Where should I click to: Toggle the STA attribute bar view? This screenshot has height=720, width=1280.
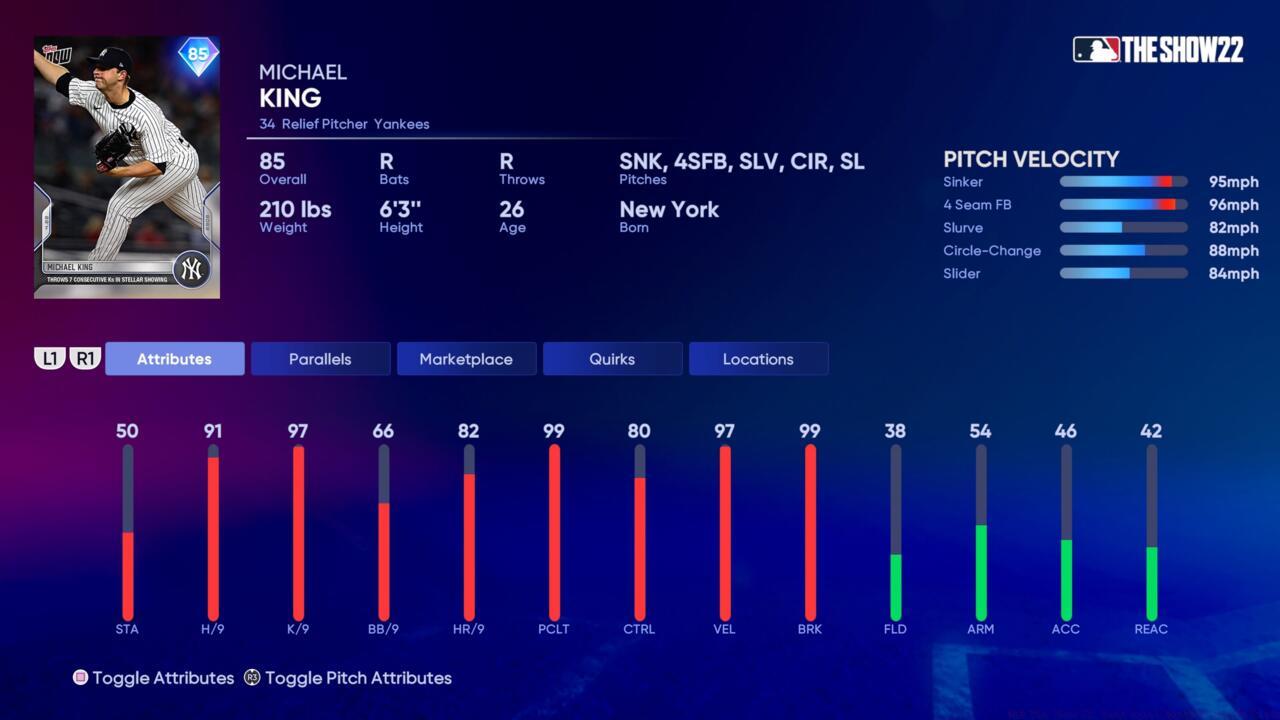(128, 530)
